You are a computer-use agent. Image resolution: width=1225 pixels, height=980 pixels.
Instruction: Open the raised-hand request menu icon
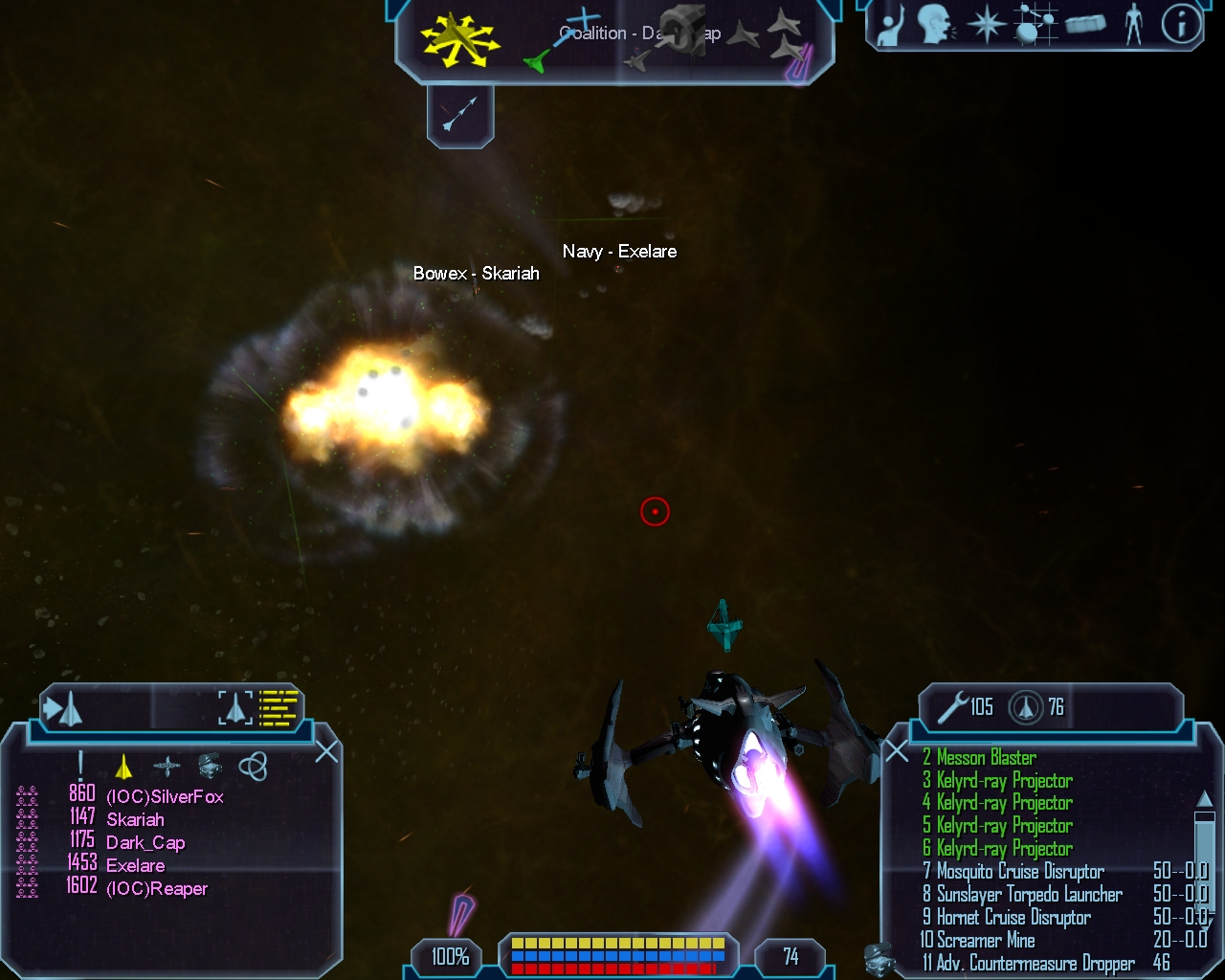coord(890,26)
